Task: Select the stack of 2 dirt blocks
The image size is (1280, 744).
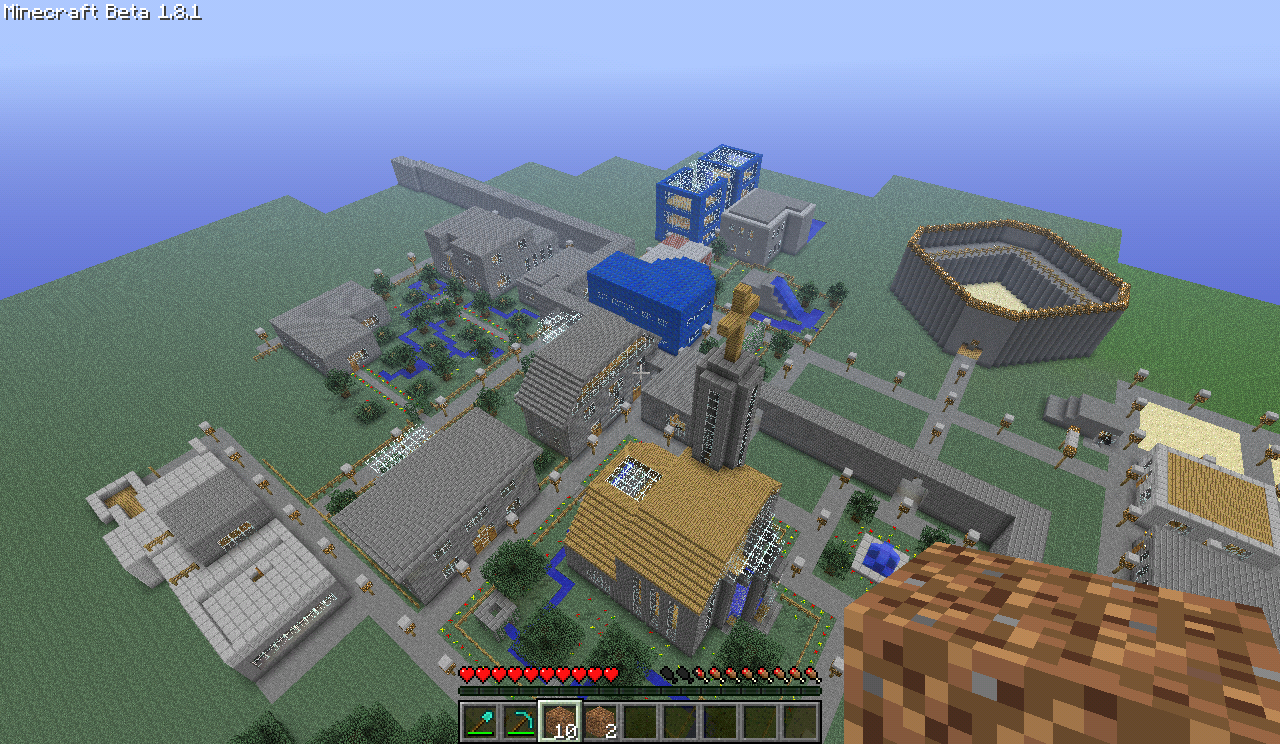Action: [599, 719]
